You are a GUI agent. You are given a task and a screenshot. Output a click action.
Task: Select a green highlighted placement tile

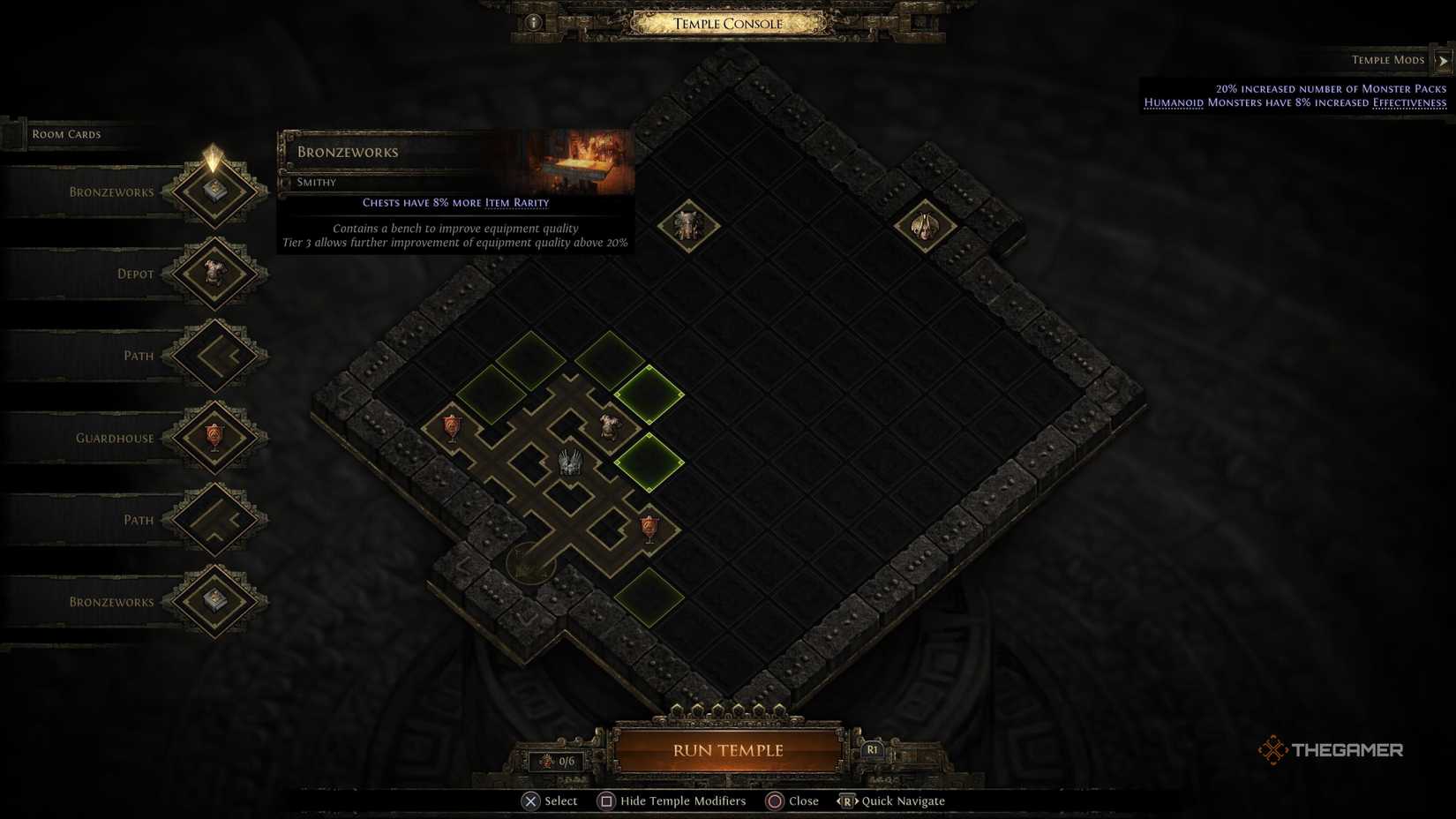pos(648,395)
